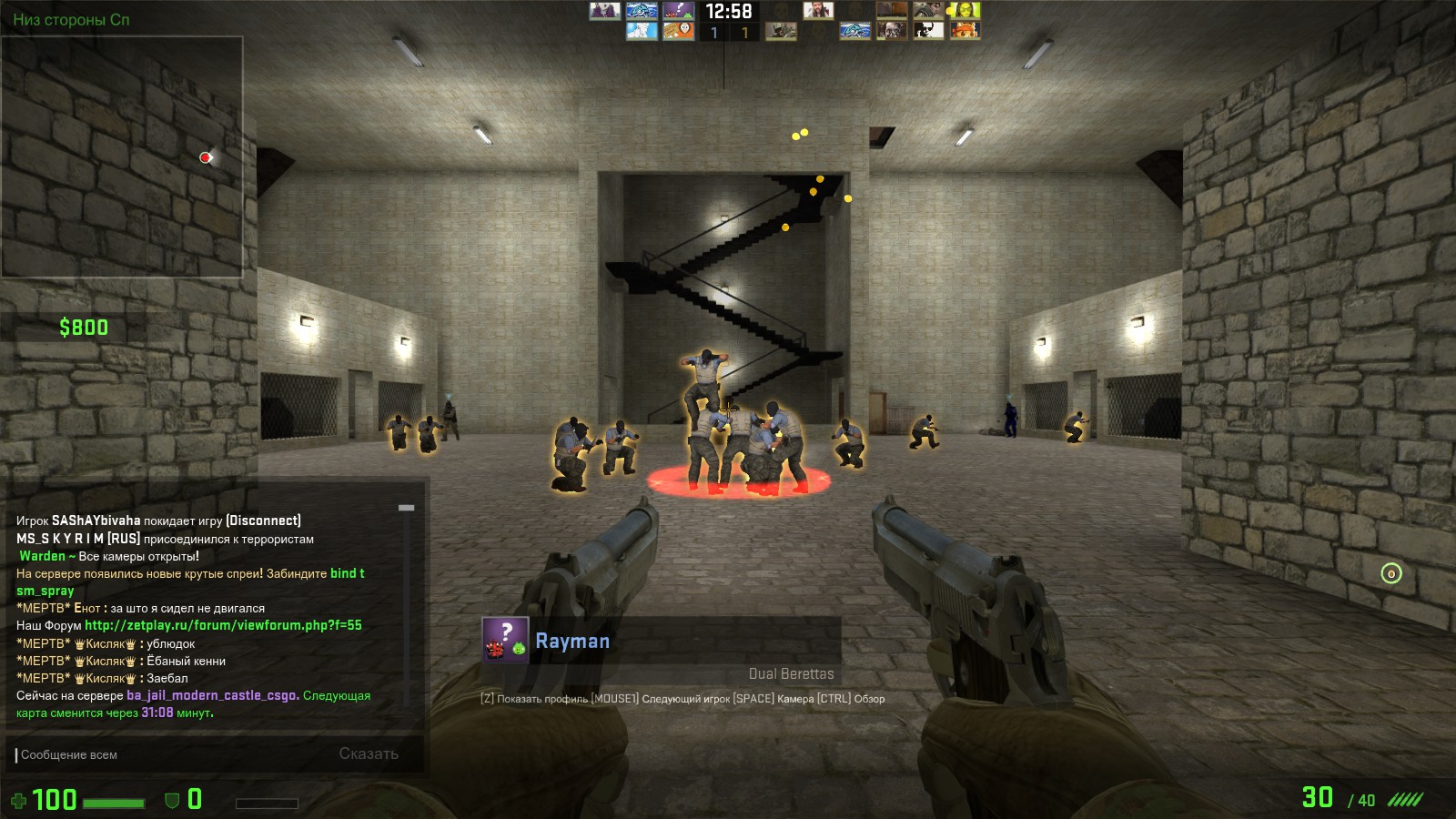Choose the green-tinted sunglasses player avatar

coord(965,11)
